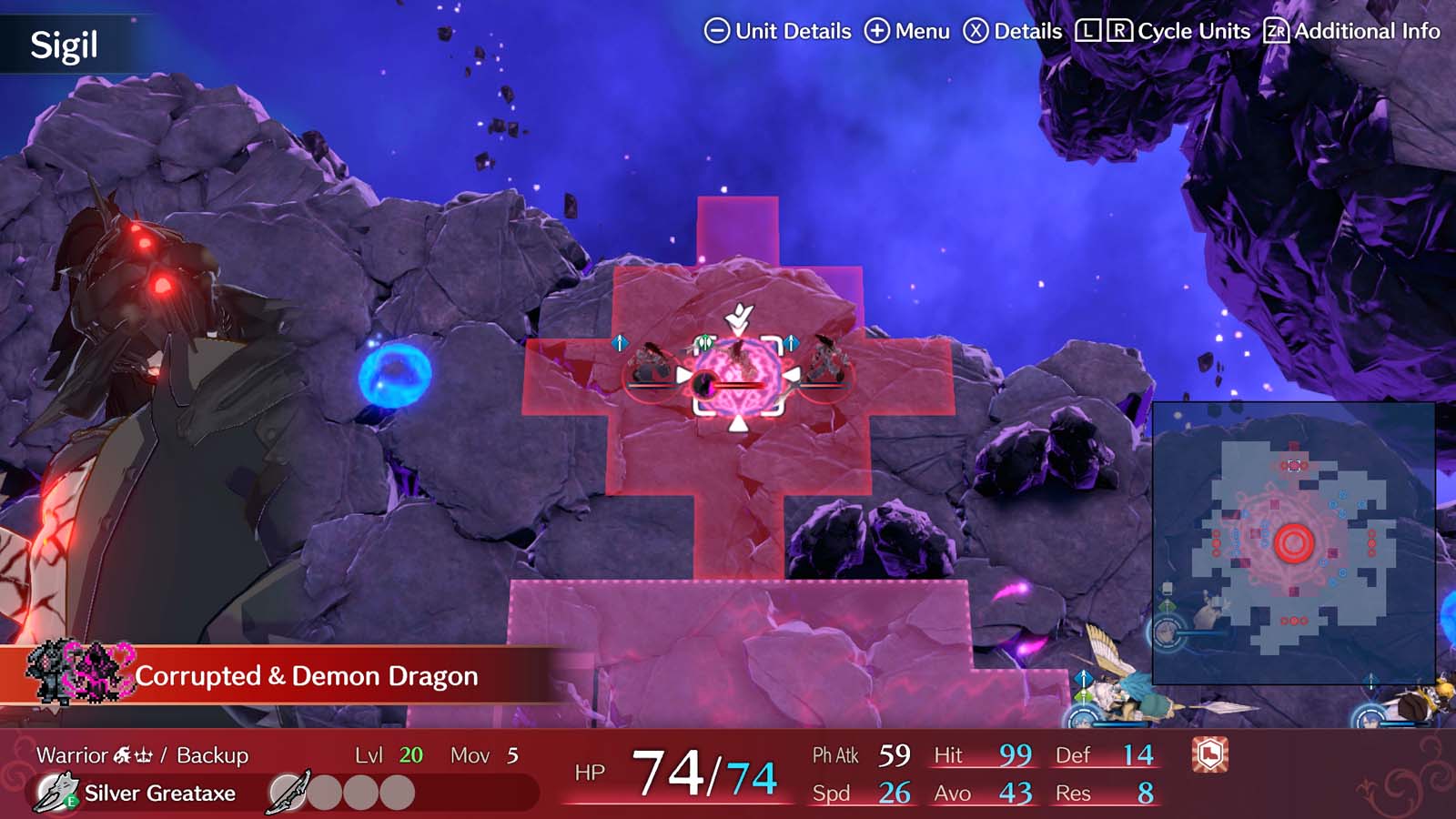Toggle the blue arrow indicator over the allied flier
This screenshot has height=819, width=1456.
(x=1084, y=678)
